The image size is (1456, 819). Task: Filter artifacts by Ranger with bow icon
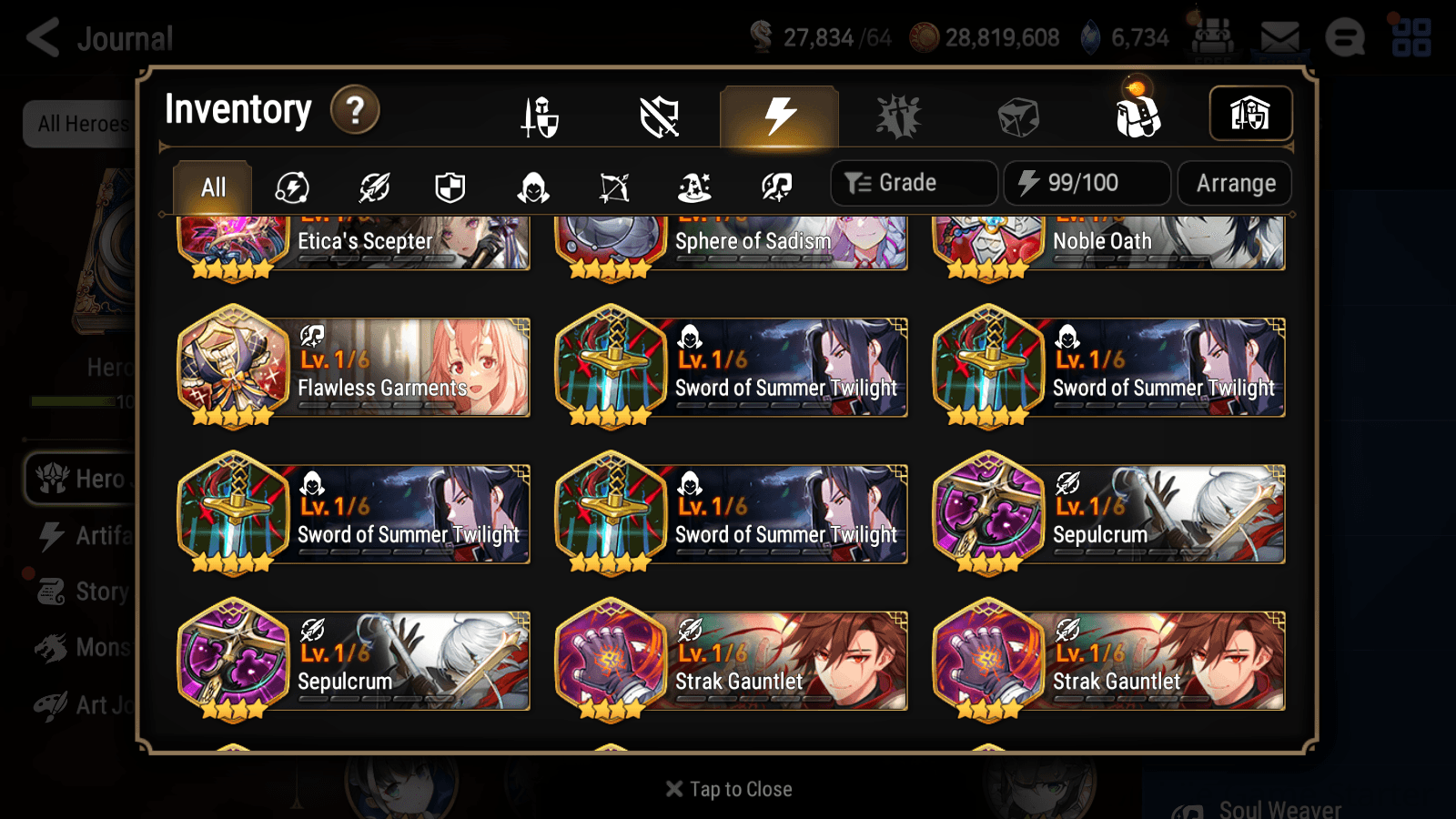click(612, 187)
